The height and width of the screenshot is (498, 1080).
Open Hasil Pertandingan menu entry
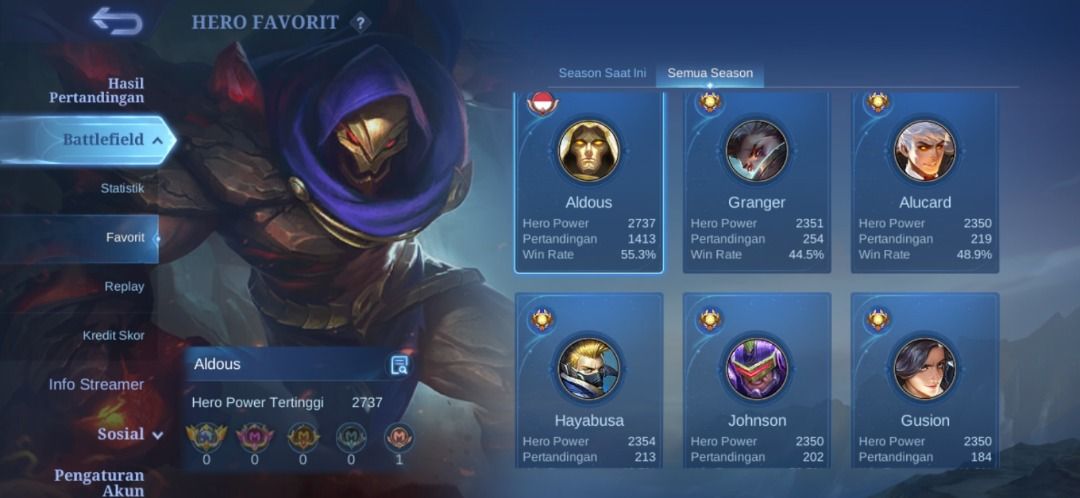coord(97,90)
